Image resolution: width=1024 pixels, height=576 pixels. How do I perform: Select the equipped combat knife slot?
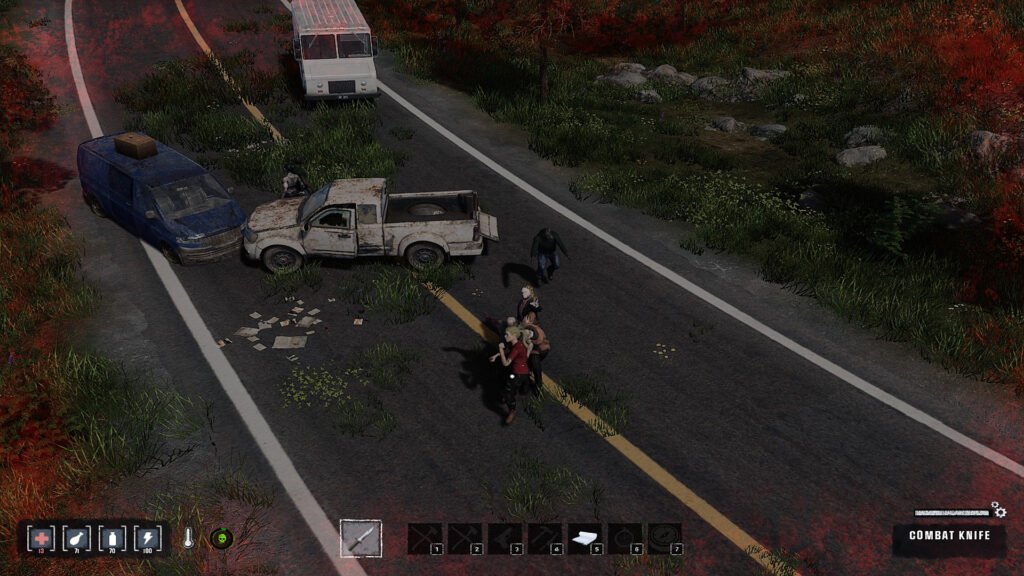click(360, 538)
